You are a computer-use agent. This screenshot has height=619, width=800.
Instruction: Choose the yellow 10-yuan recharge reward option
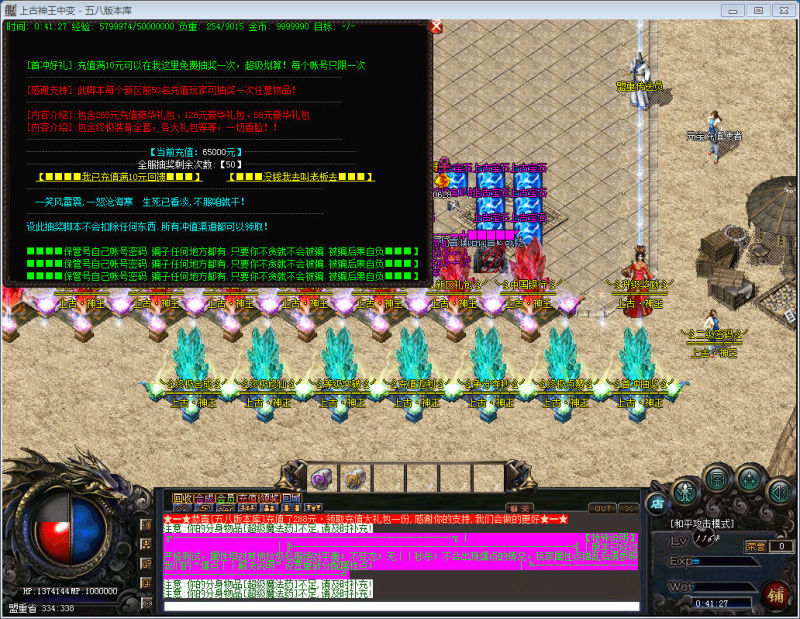click(119, 177)
